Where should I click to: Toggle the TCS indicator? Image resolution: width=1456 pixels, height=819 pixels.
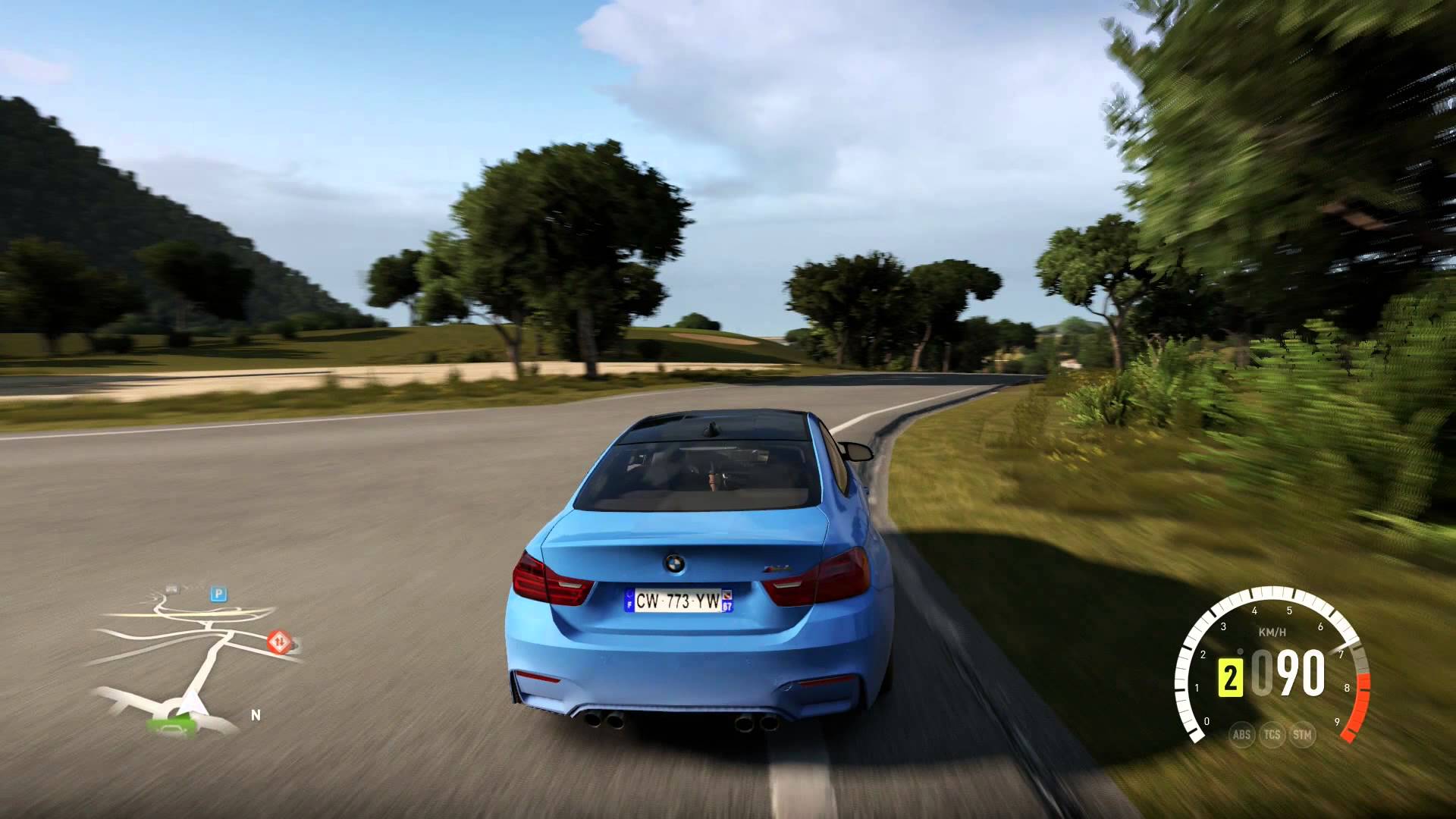point(1272,734)
